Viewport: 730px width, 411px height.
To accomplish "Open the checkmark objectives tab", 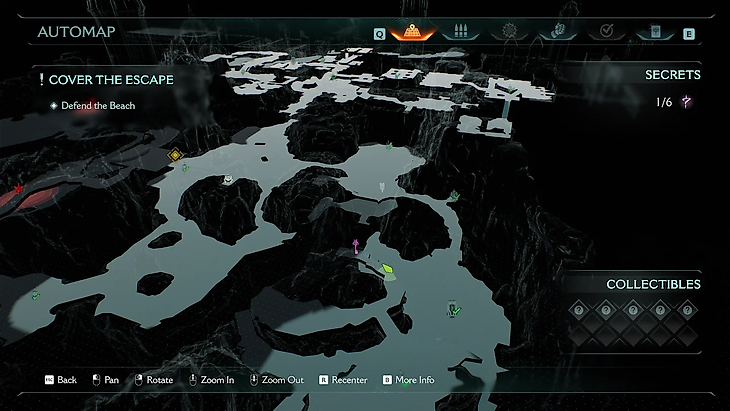I will (x=606, y=32).
